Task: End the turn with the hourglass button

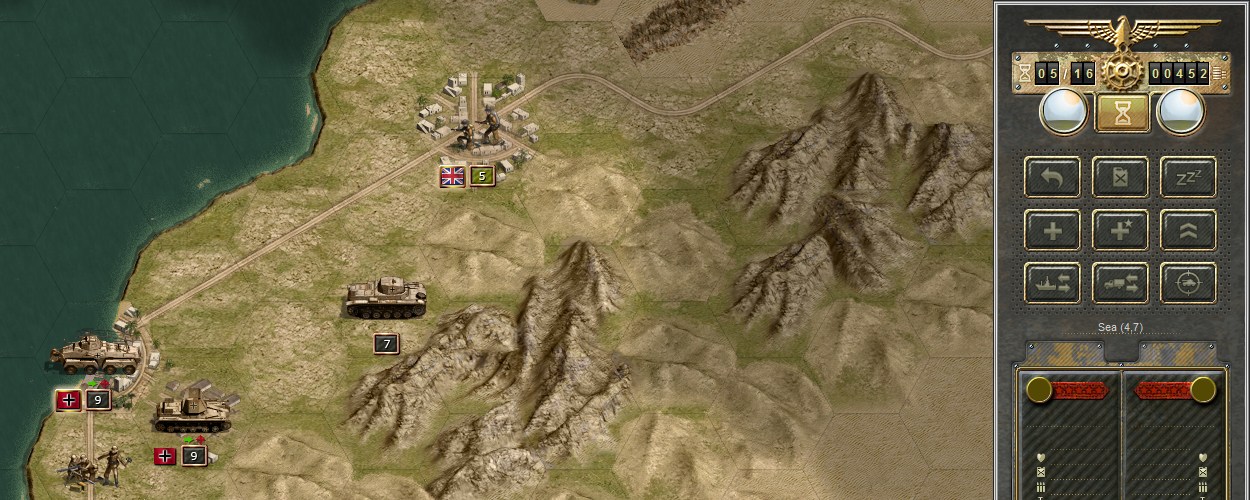Action: tap(1121, 113)
